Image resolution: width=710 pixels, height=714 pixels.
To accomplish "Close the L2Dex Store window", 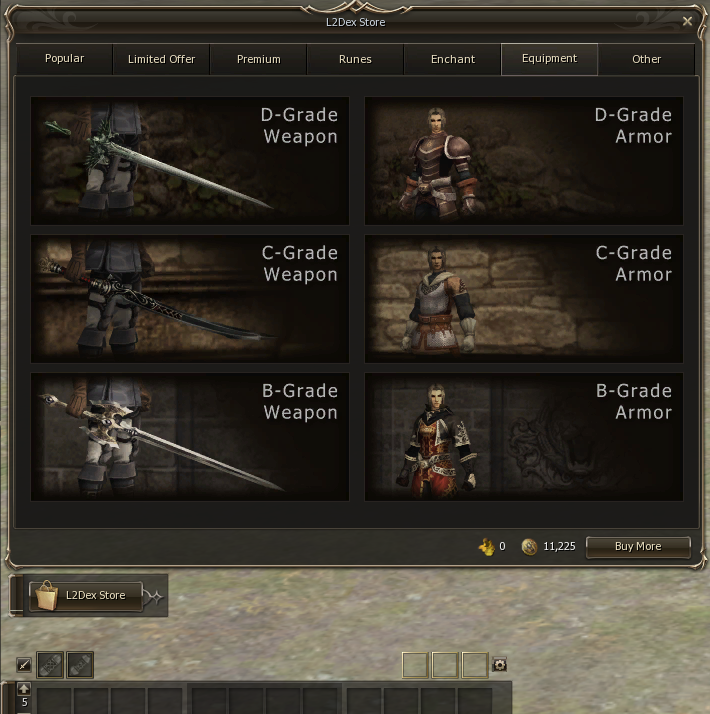I will click(x=687, y=21).
